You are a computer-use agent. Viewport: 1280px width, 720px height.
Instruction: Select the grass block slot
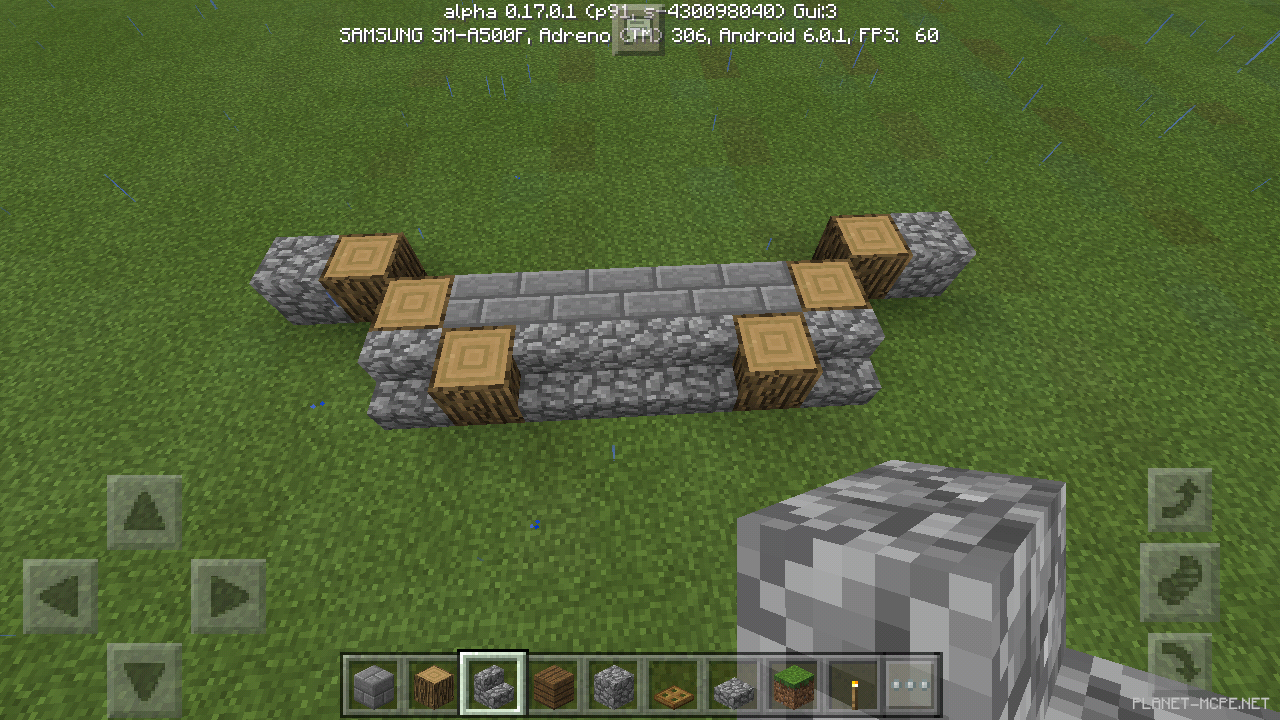(x=793, y=684)
